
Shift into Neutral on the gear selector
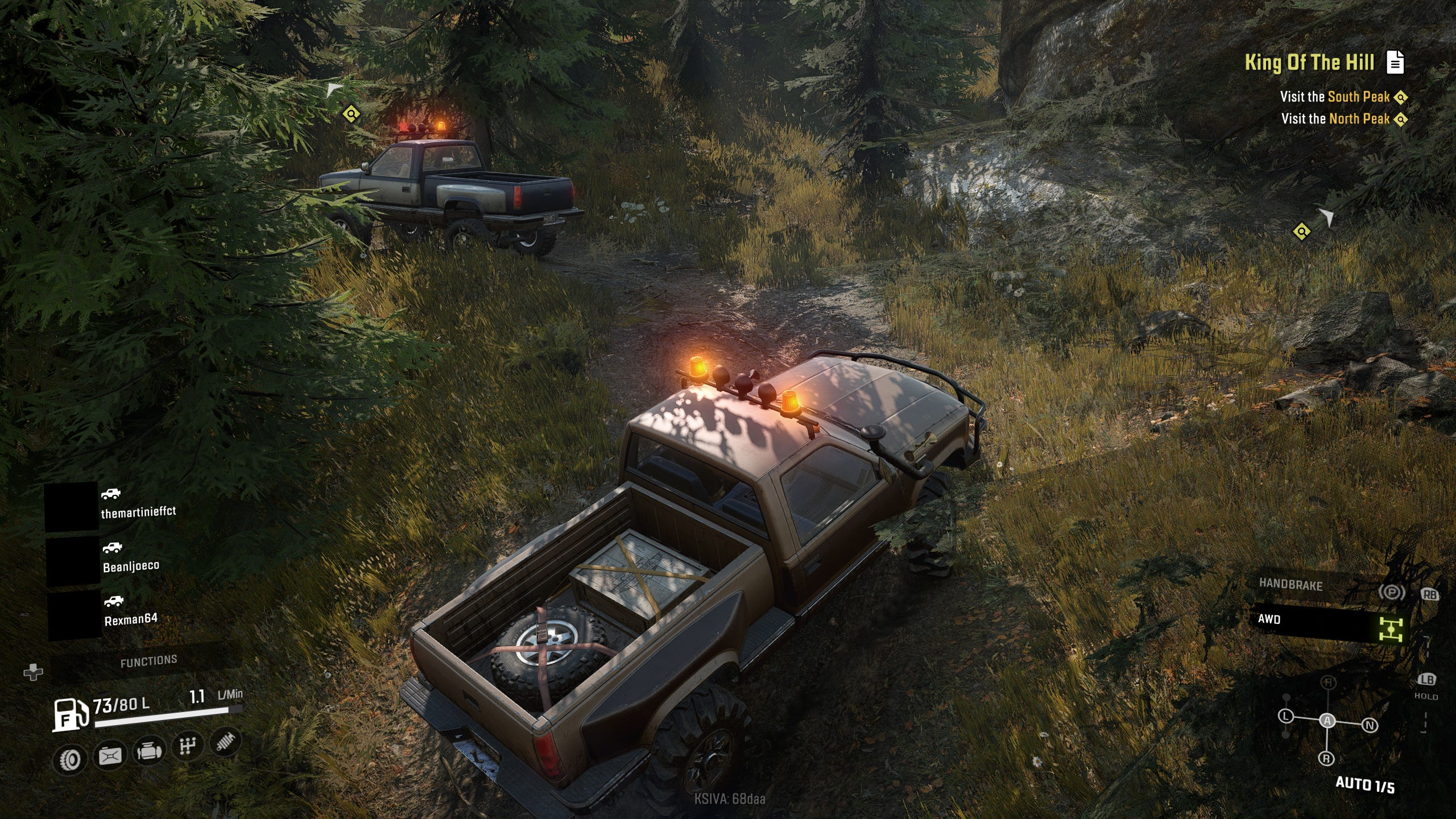1370,725
